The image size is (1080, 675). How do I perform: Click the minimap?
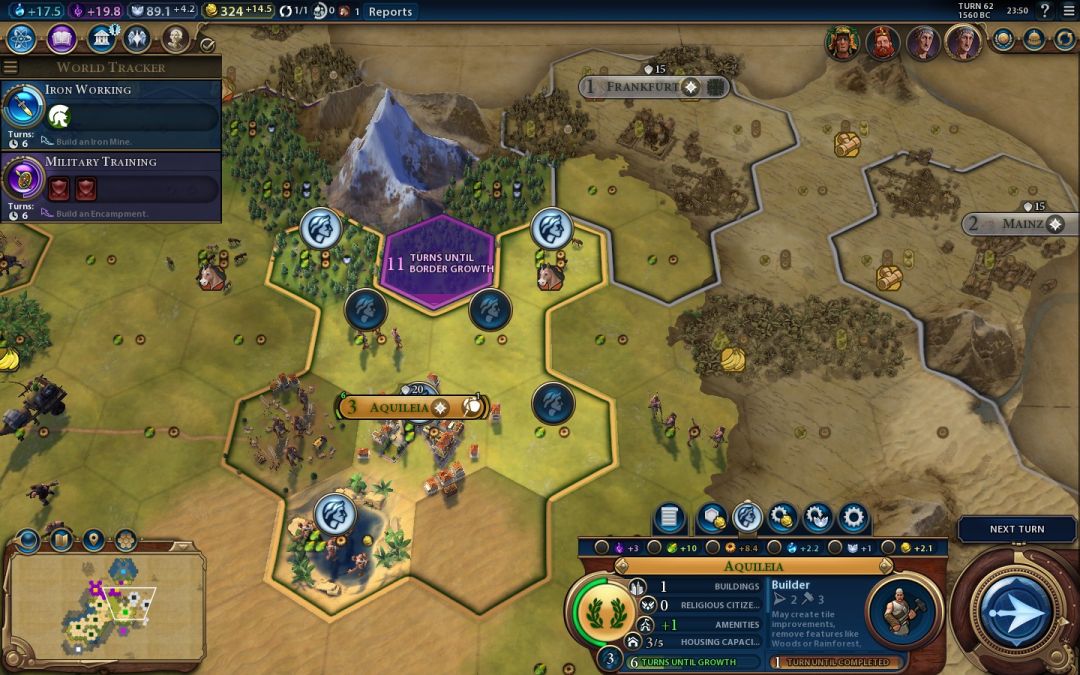[x=105, y=600]
